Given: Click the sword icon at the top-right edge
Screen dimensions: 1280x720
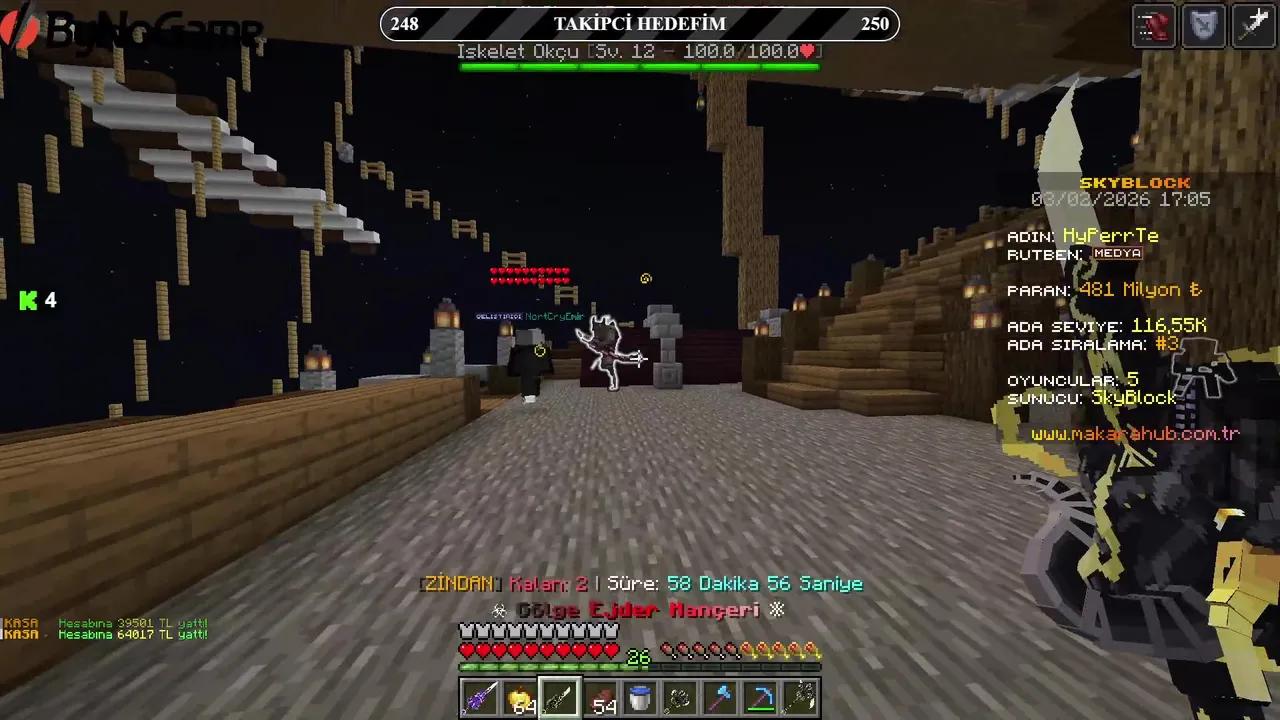Looking at the screenshot, I should (x=1253, y=26).
